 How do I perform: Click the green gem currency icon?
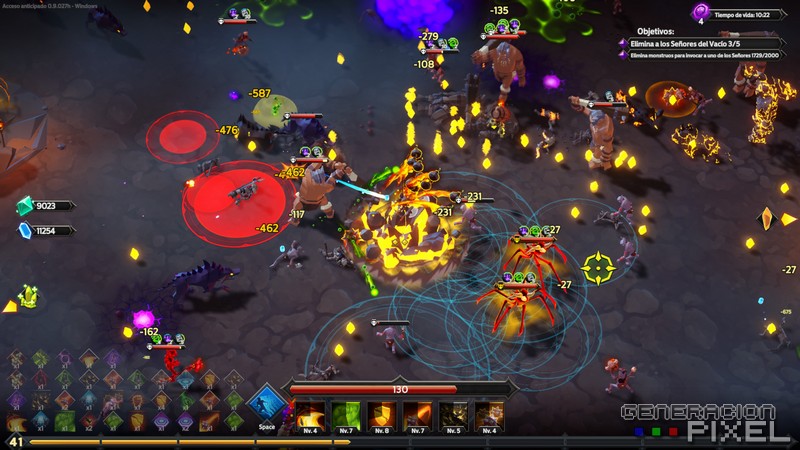point(25,206)
